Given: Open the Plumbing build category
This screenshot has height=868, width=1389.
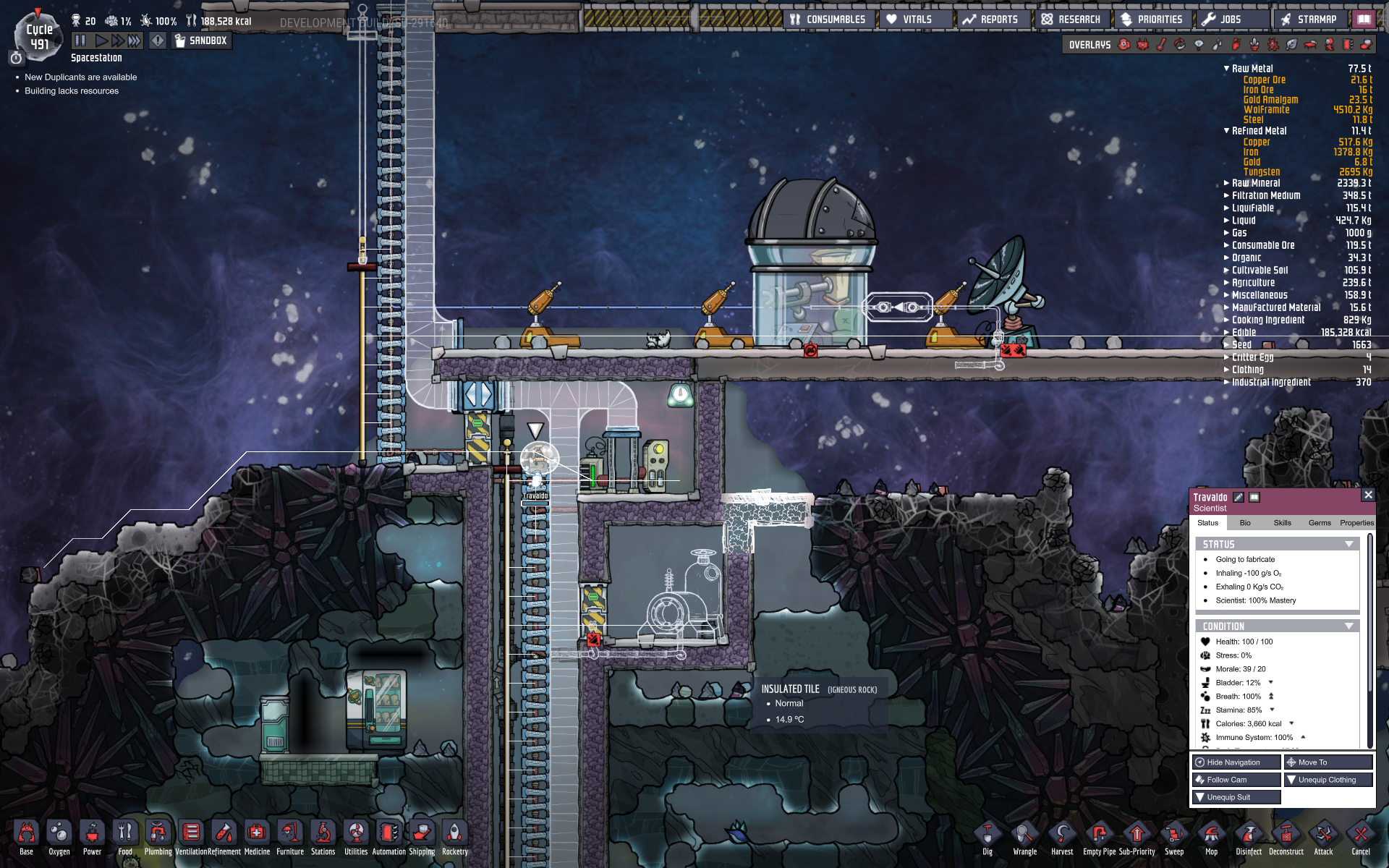Looking at the screenshot, I should tap(158, 837).
